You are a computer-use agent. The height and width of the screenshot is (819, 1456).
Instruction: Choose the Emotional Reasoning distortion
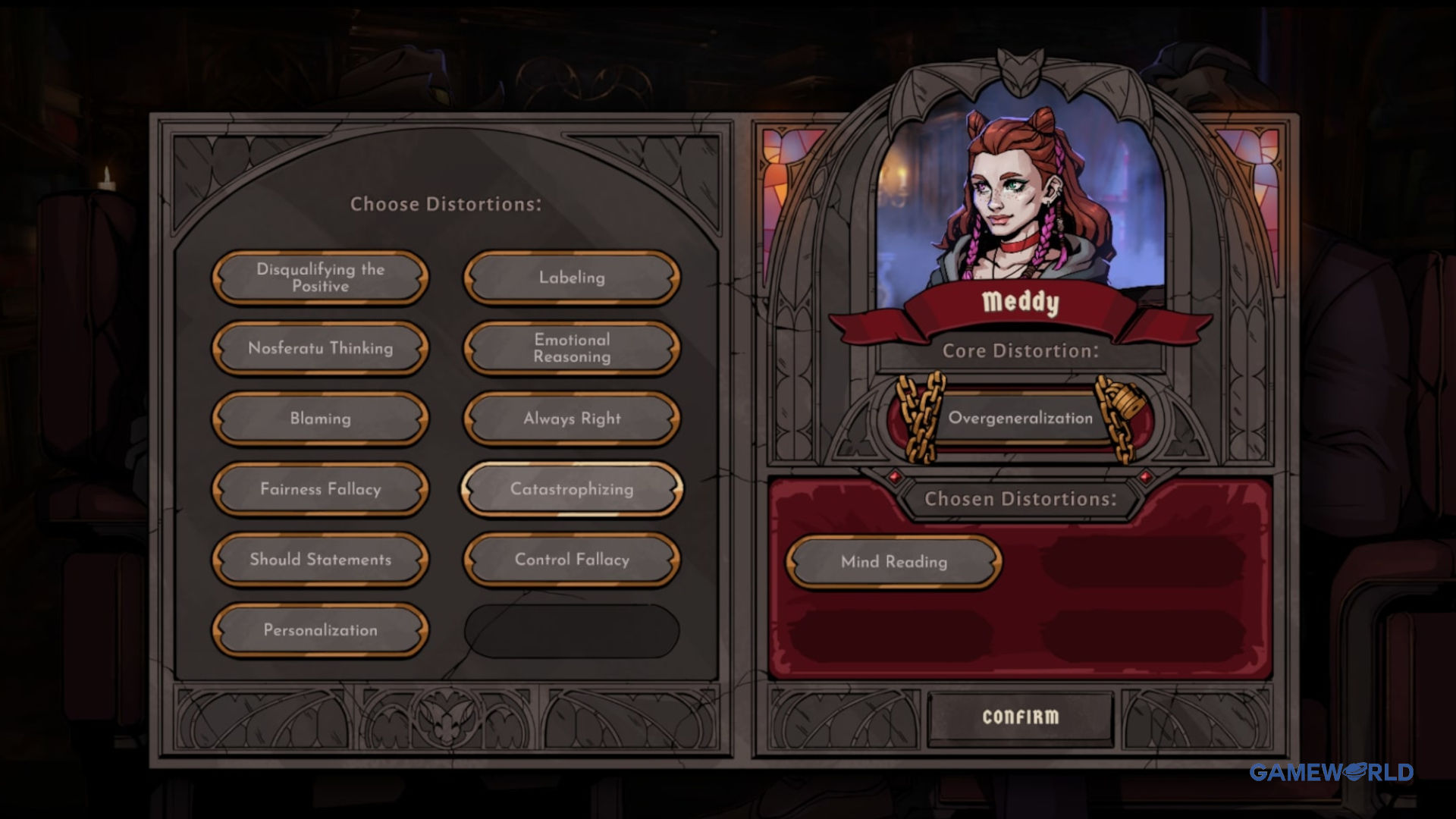(572, 348)
